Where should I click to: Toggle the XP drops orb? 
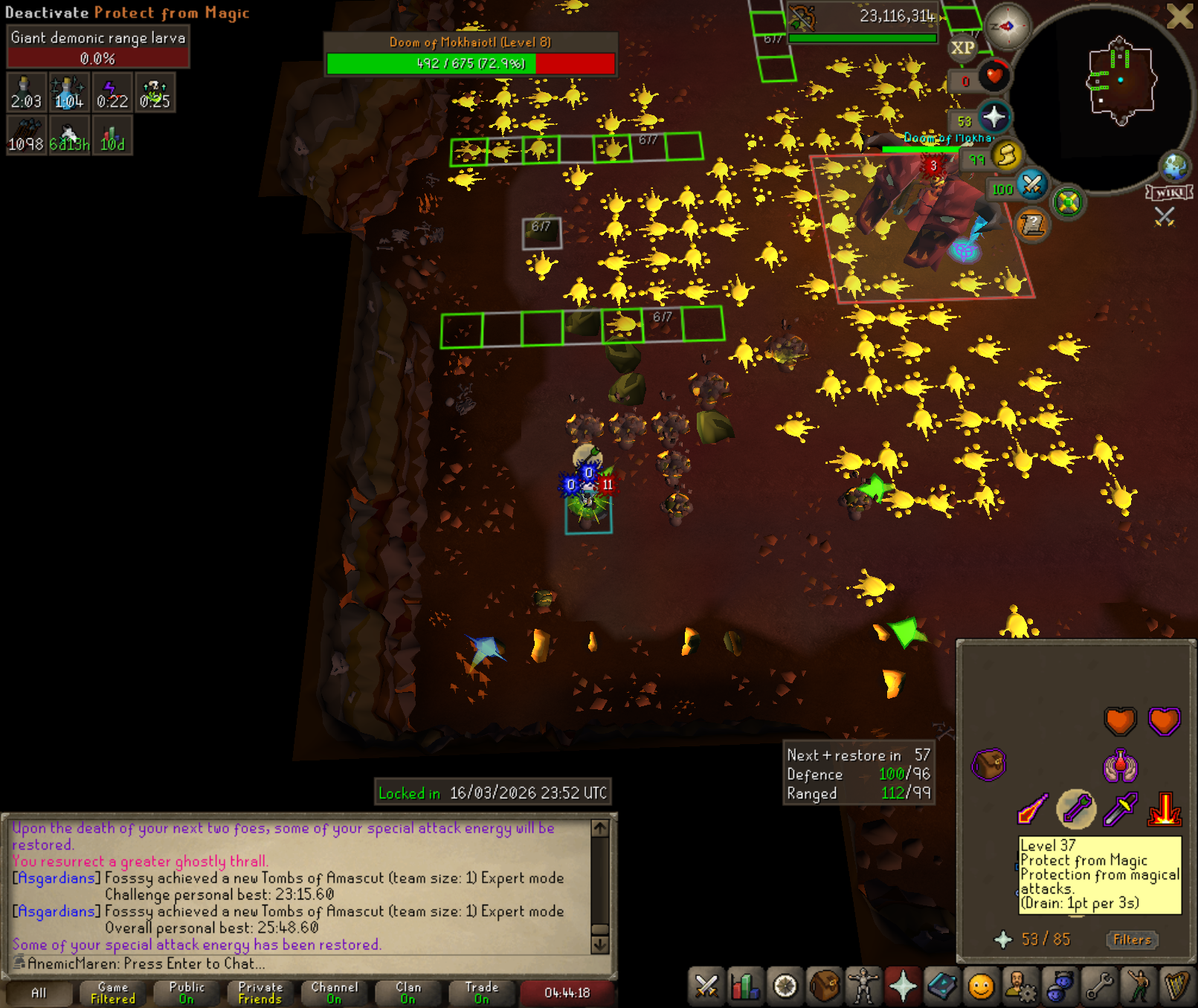click(962, 48)
